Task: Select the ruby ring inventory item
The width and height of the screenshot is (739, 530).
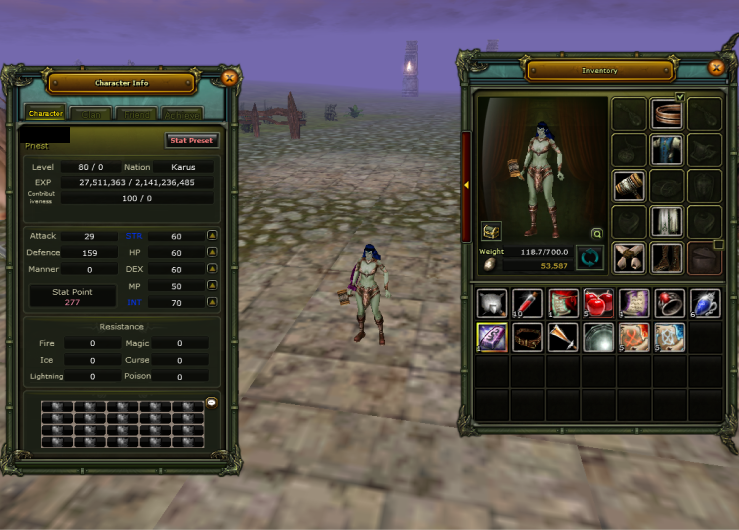Action: point(668,303)
